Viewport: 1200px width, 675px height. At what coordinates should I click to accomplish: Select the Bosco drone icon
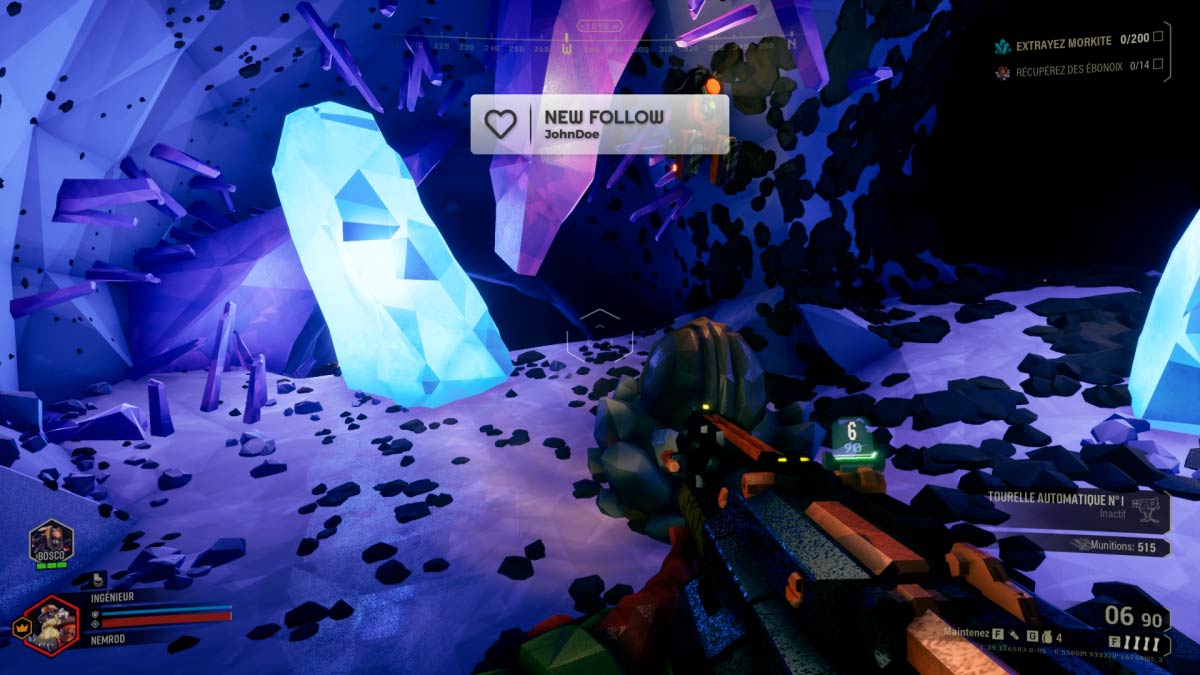coord(50,542)
